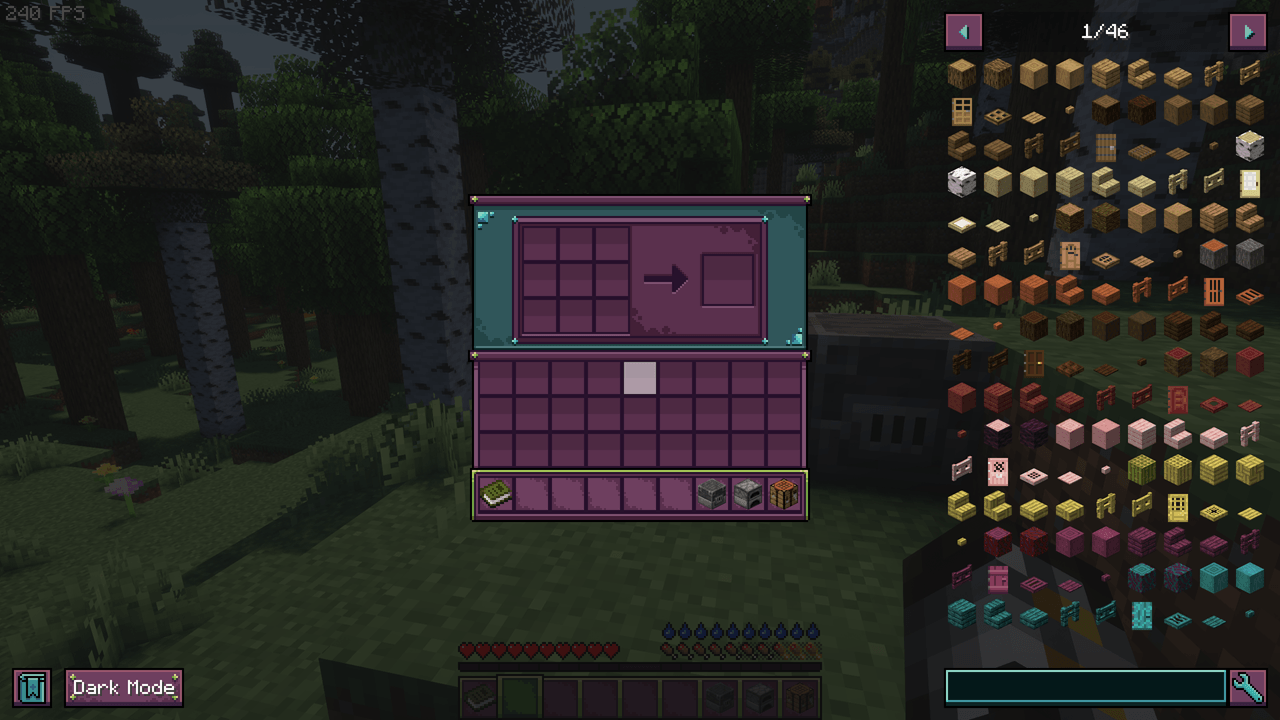Click the item search bar
The width and height of the screenshot is (1280, 720).
click(1083, 686)
